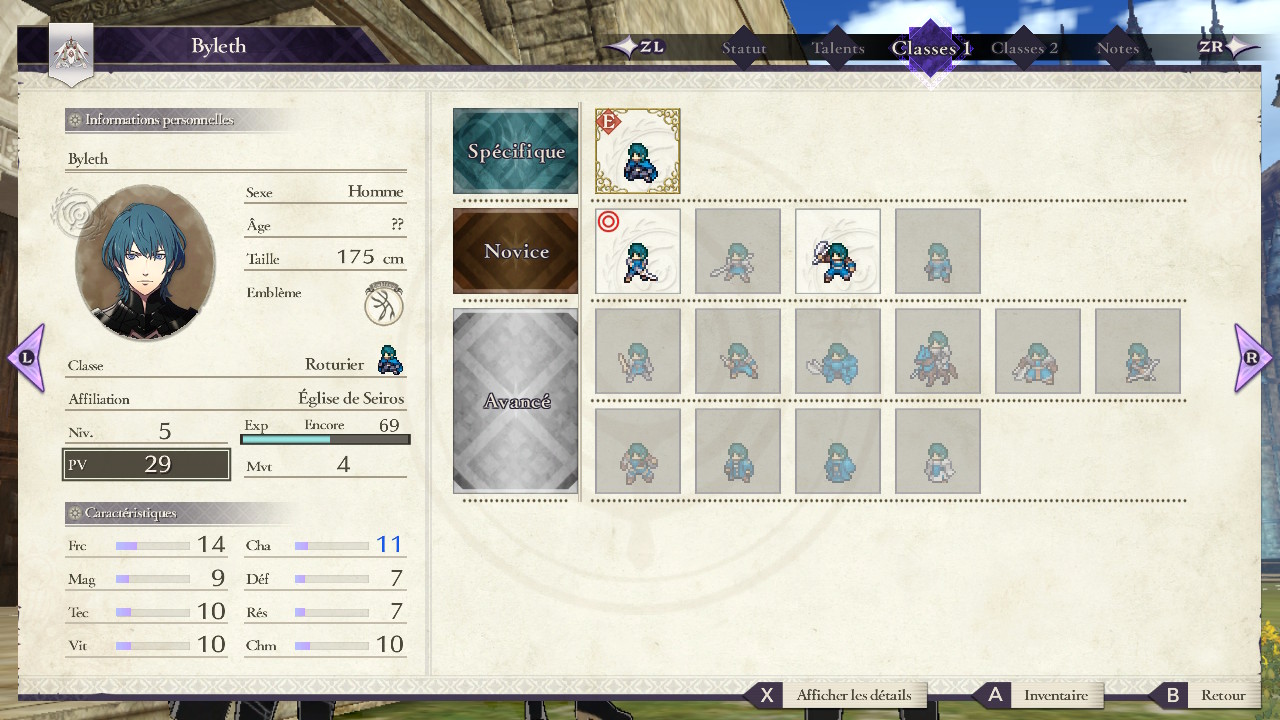Select the Novice class category
The image size is (1280, 720).
[515, 251]
